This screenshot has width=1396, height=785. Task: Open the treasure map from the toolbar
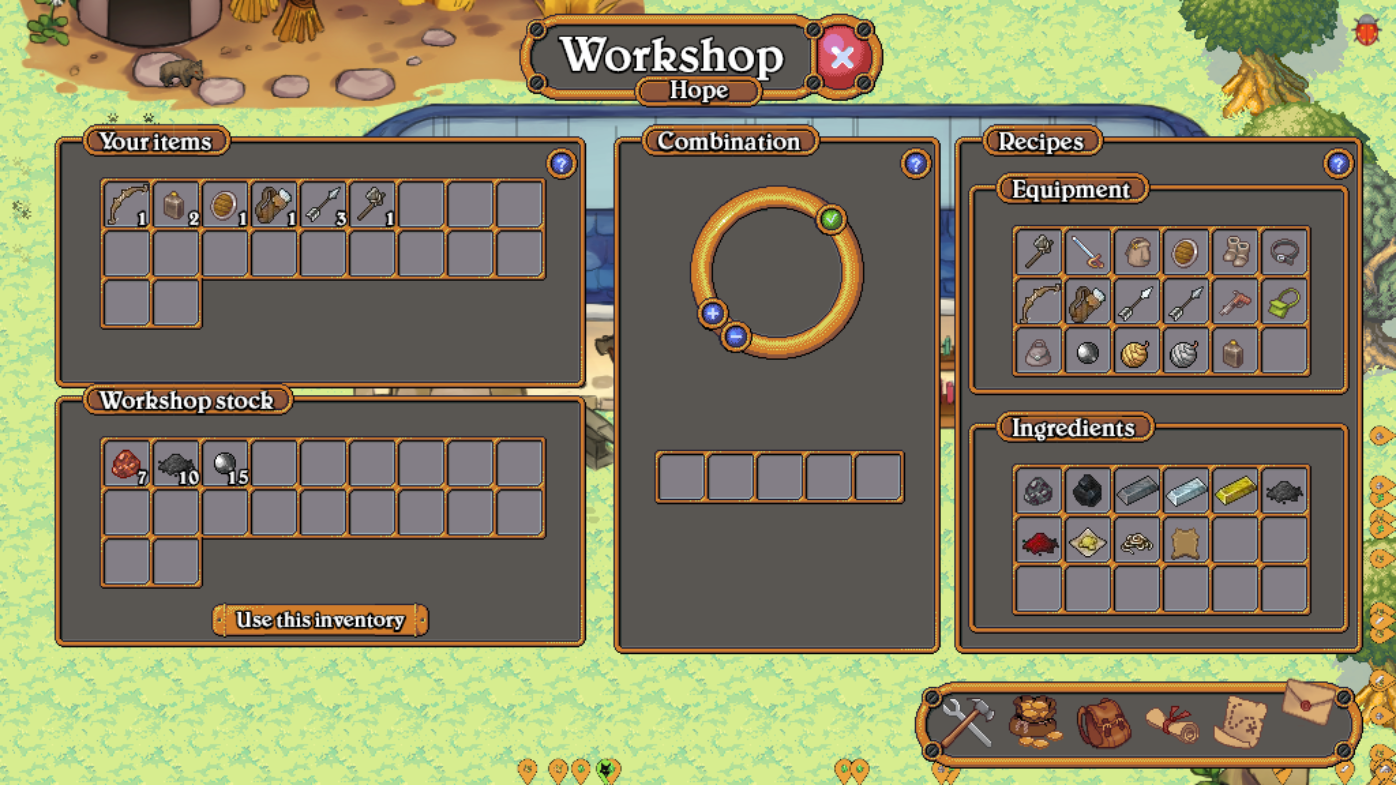[1240, 722]
